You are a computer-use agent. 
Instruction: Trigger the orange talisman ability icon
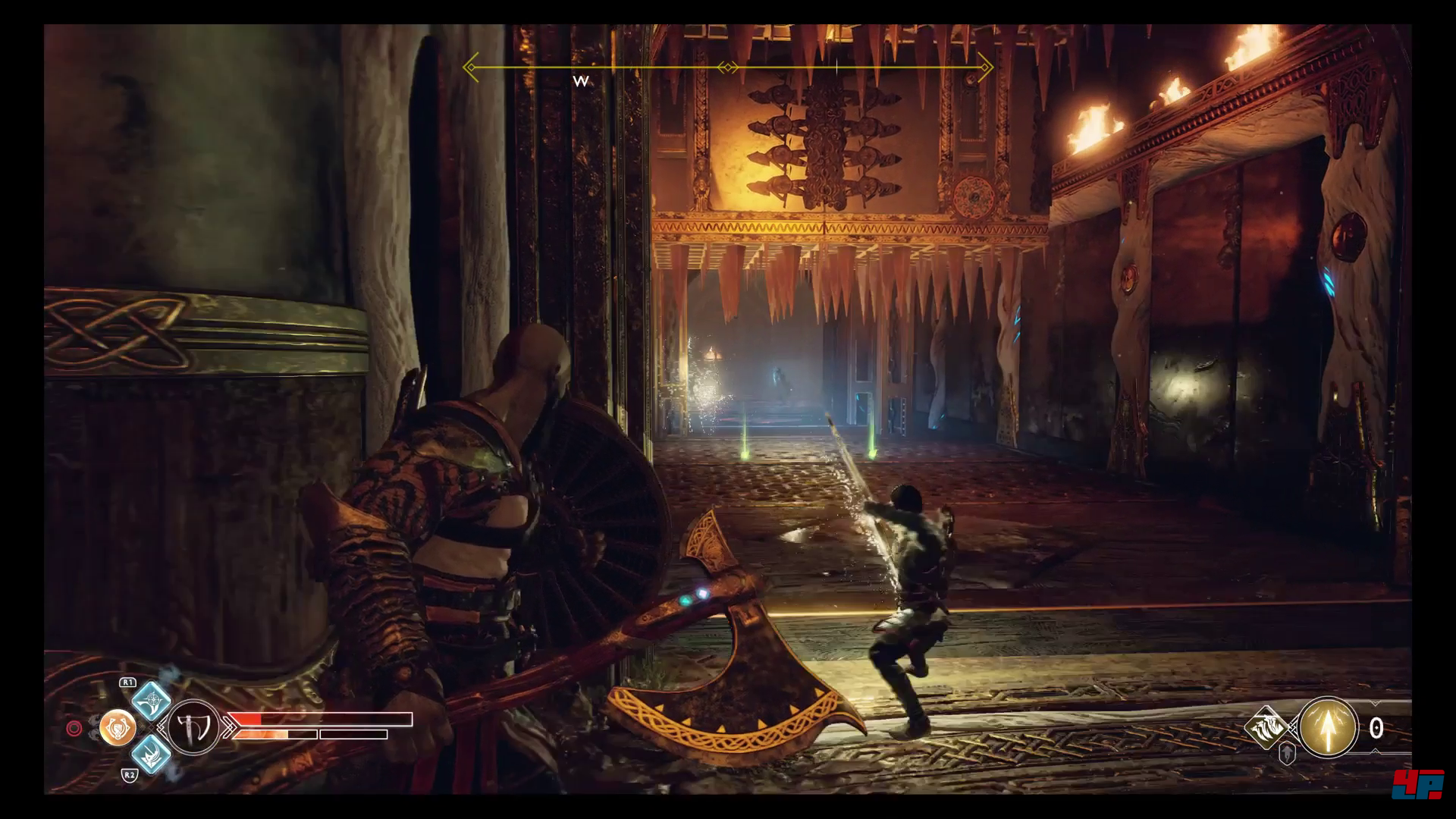(118, 727)
